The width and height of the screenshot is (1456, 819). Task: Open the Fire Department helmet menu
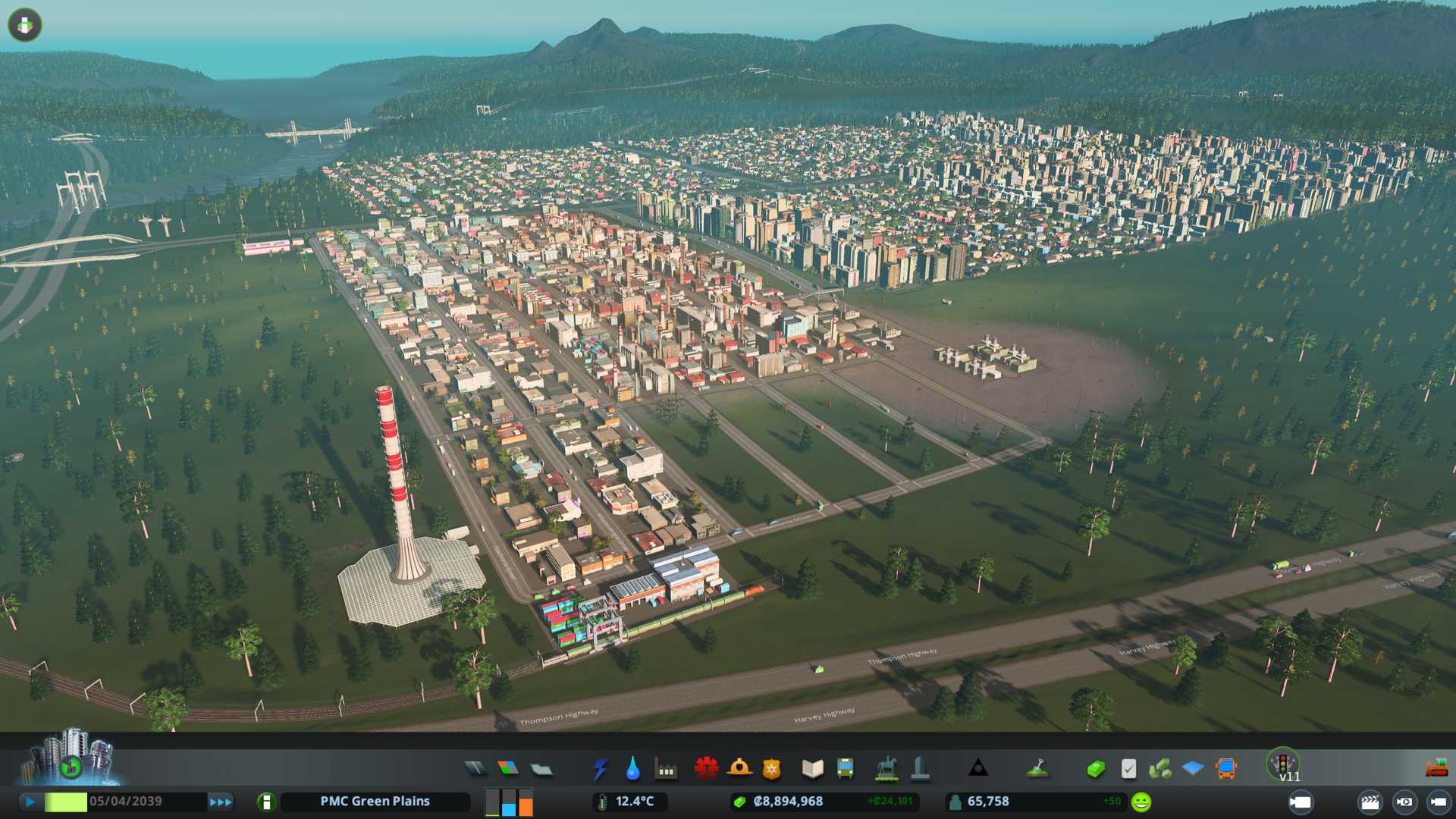pos(739,769)
